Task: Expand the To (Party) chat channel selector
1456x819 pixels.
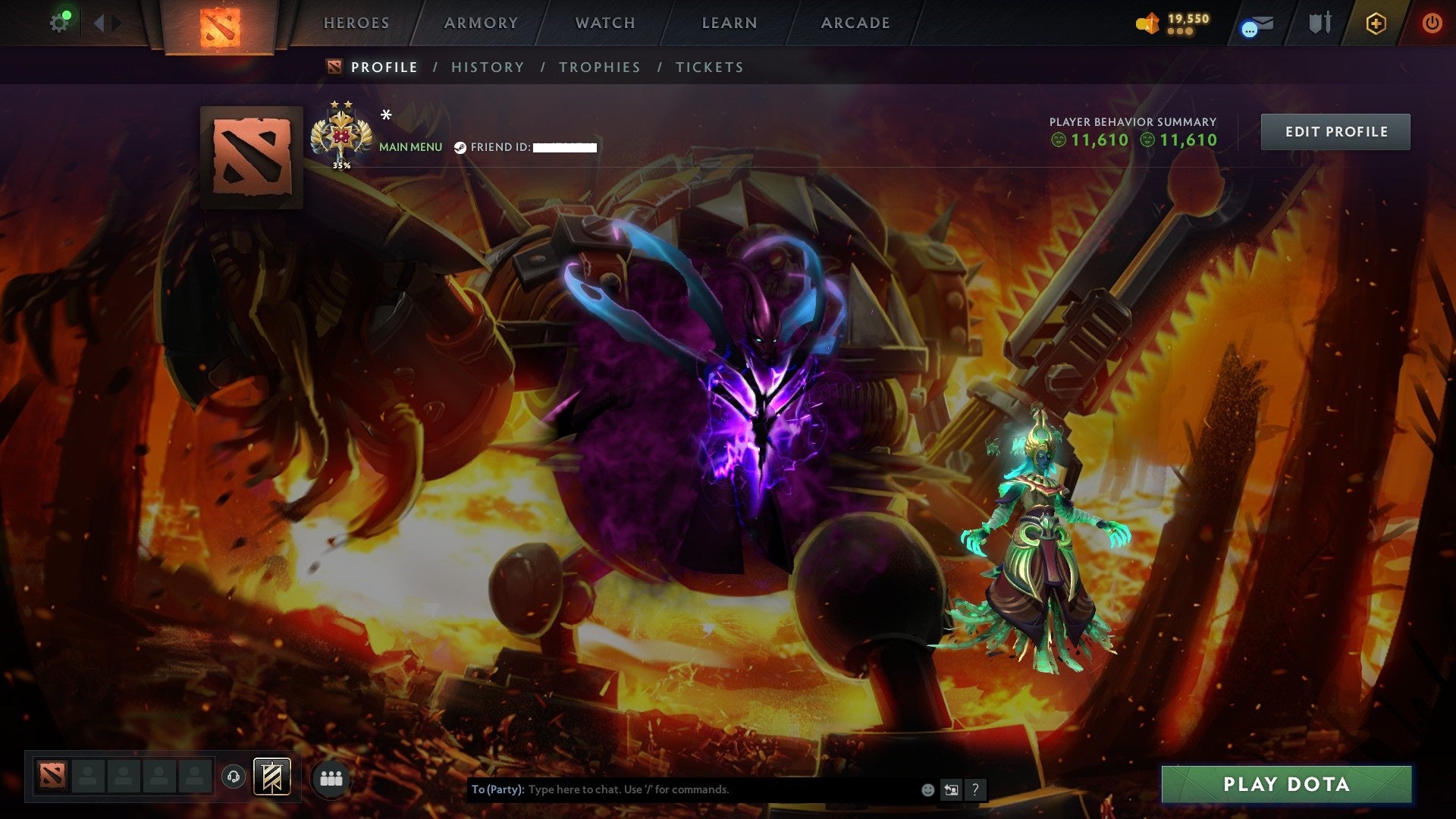Action: tap(497, 789)
